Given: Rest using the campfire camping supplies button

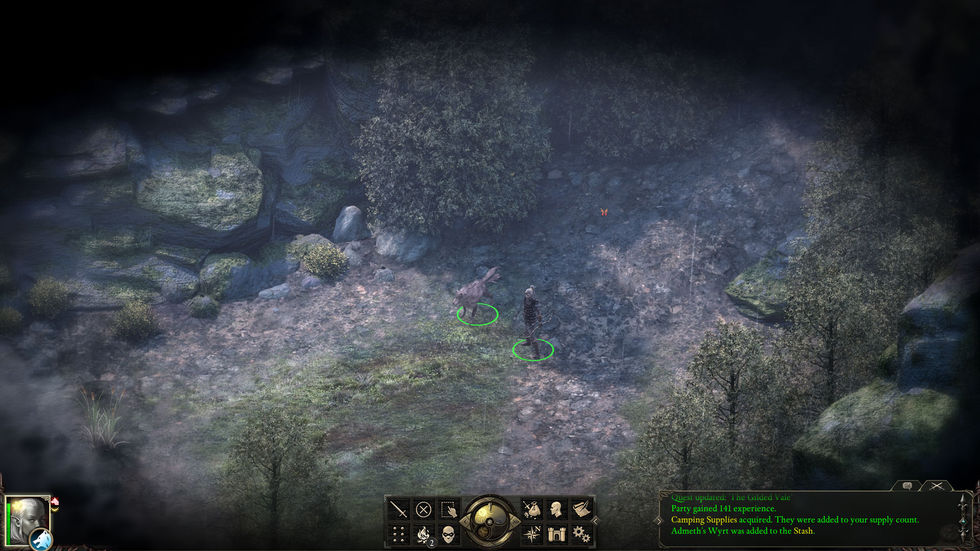Looking at the screenshot, I should (x=423, y=534).
